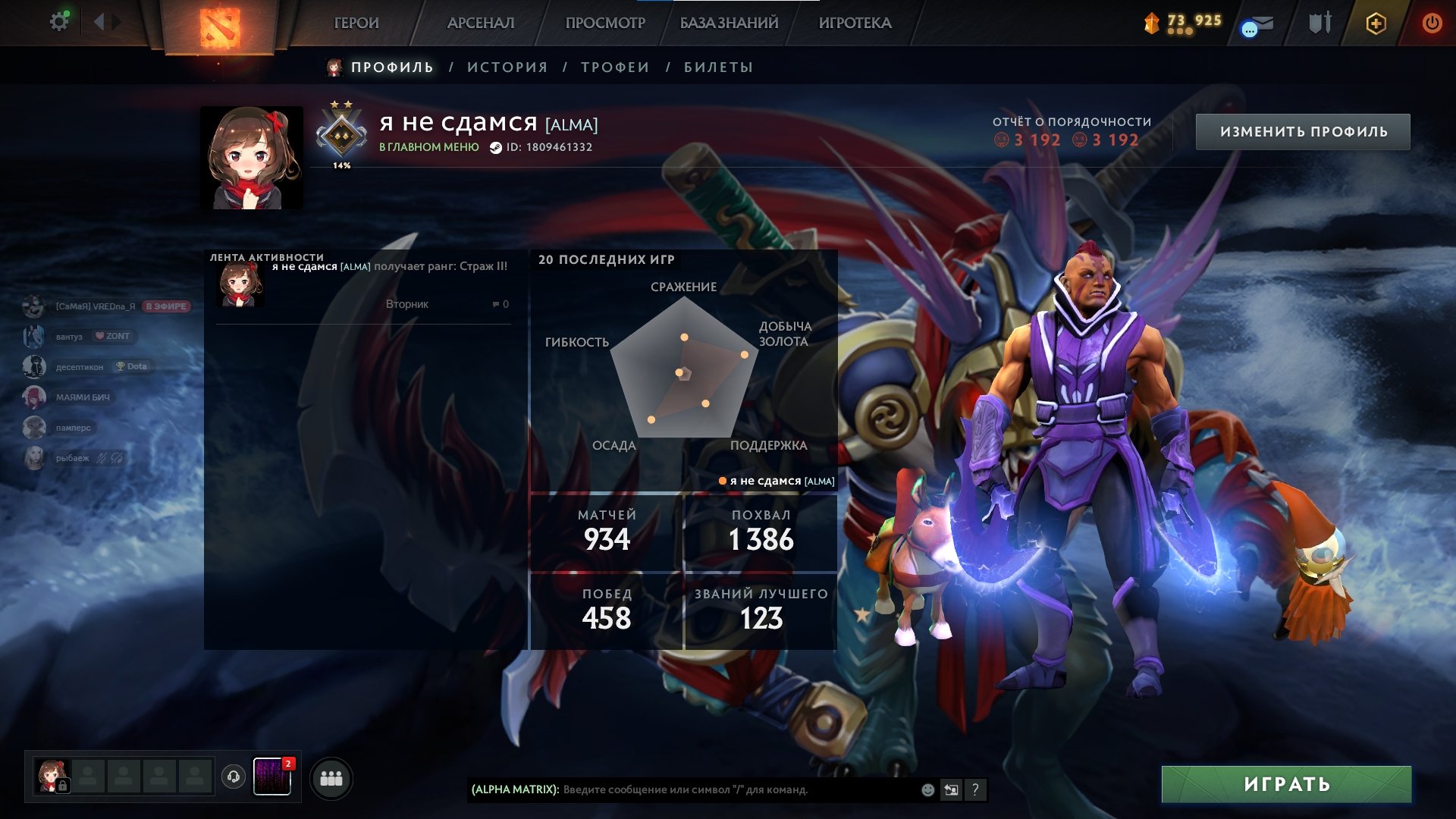Switch to the ИСТОРИЯ tab
Screen dimensions: 1456x819
point(506,67)
